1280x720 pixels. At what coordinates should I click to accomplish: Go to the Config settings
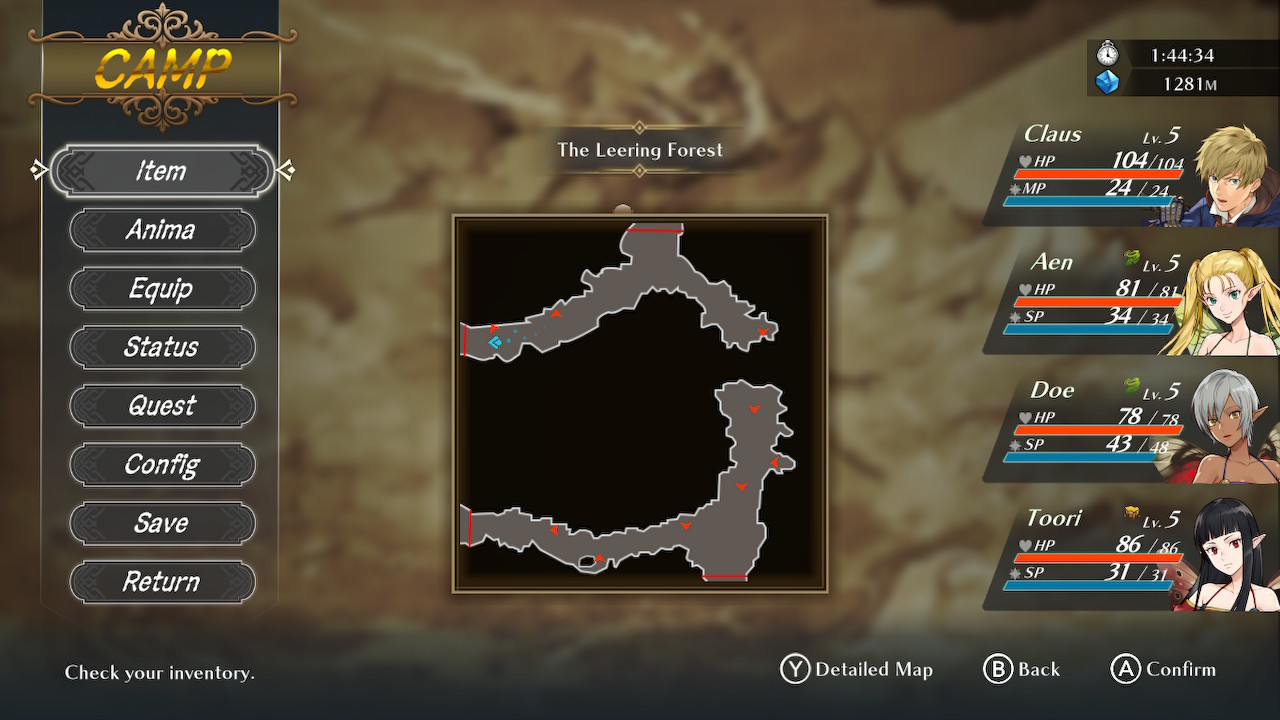pos(162,465)
